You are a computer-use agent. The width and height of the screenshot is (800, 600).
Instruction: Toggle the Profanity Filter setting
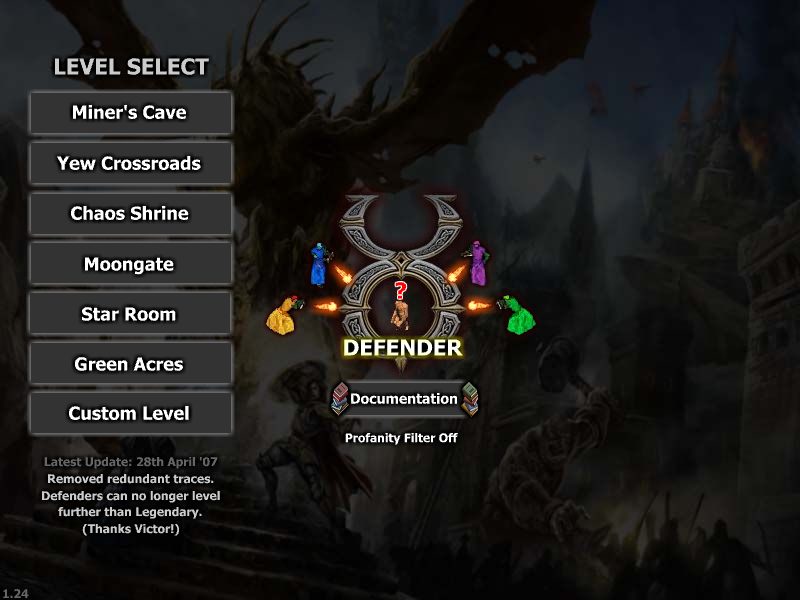tap(401, 438)
